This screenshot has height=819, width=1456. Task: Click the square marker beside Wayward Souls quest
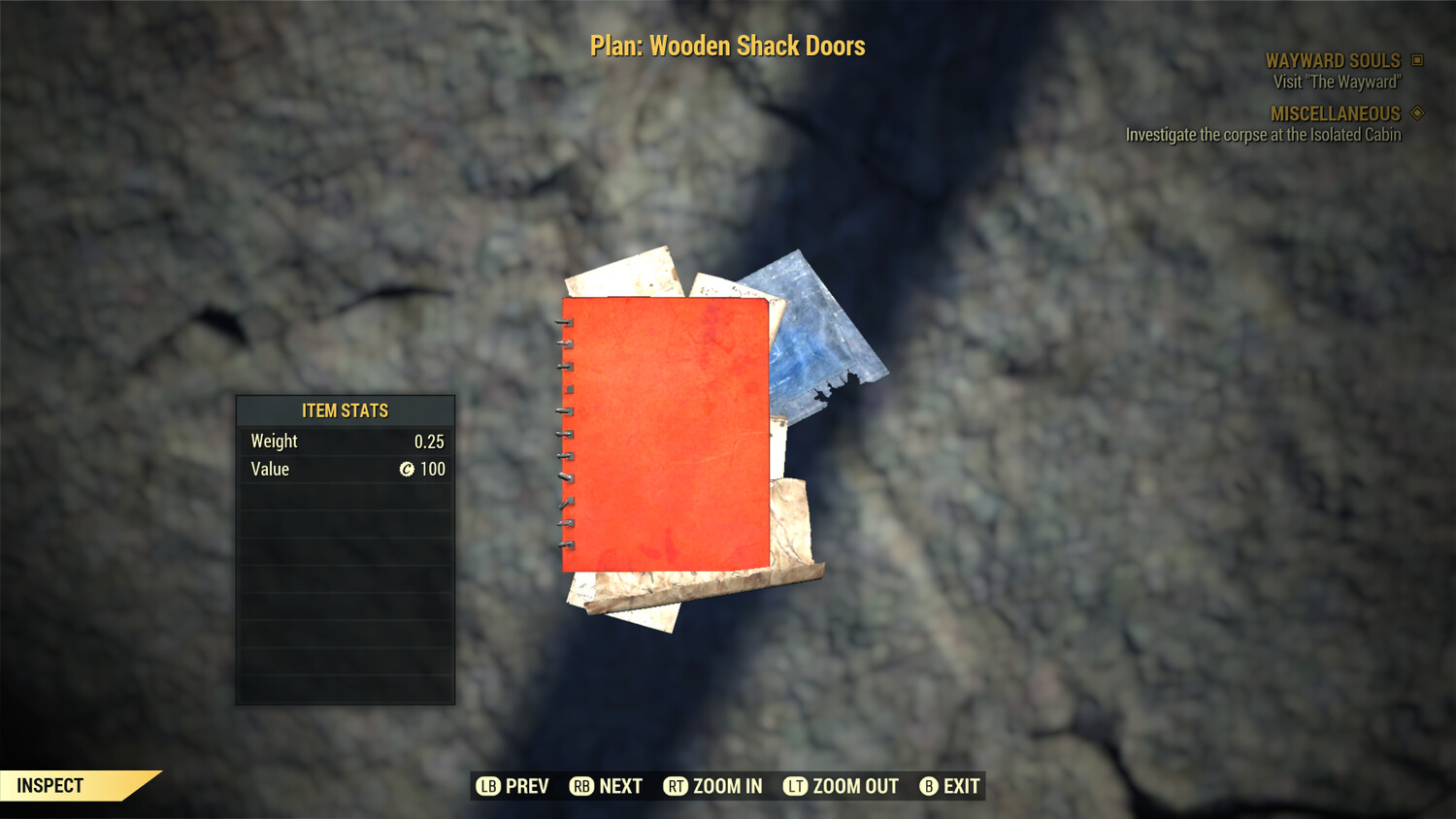[x=1416, y=60]
